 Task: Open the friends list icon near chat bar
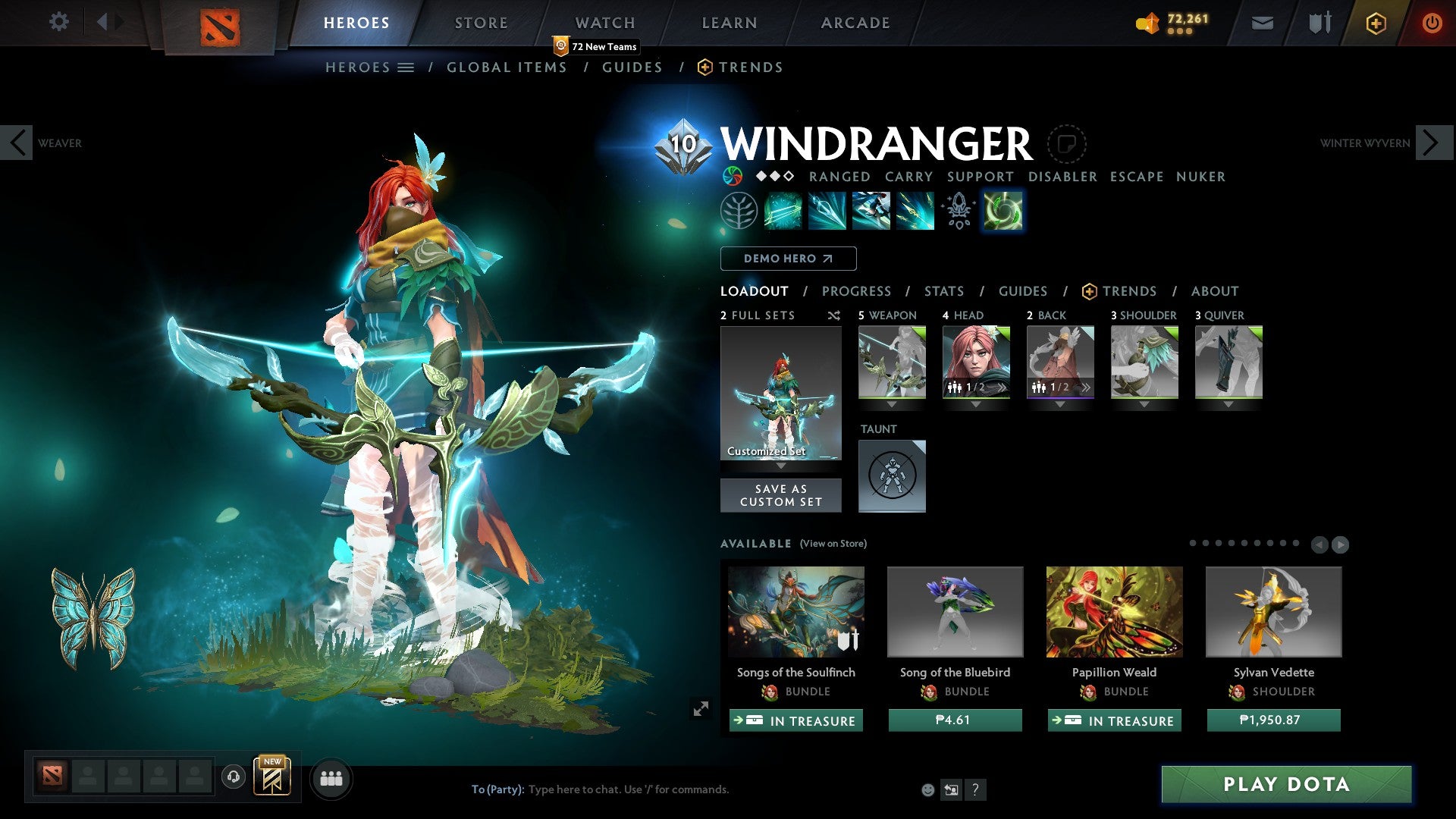pos(330,778)
